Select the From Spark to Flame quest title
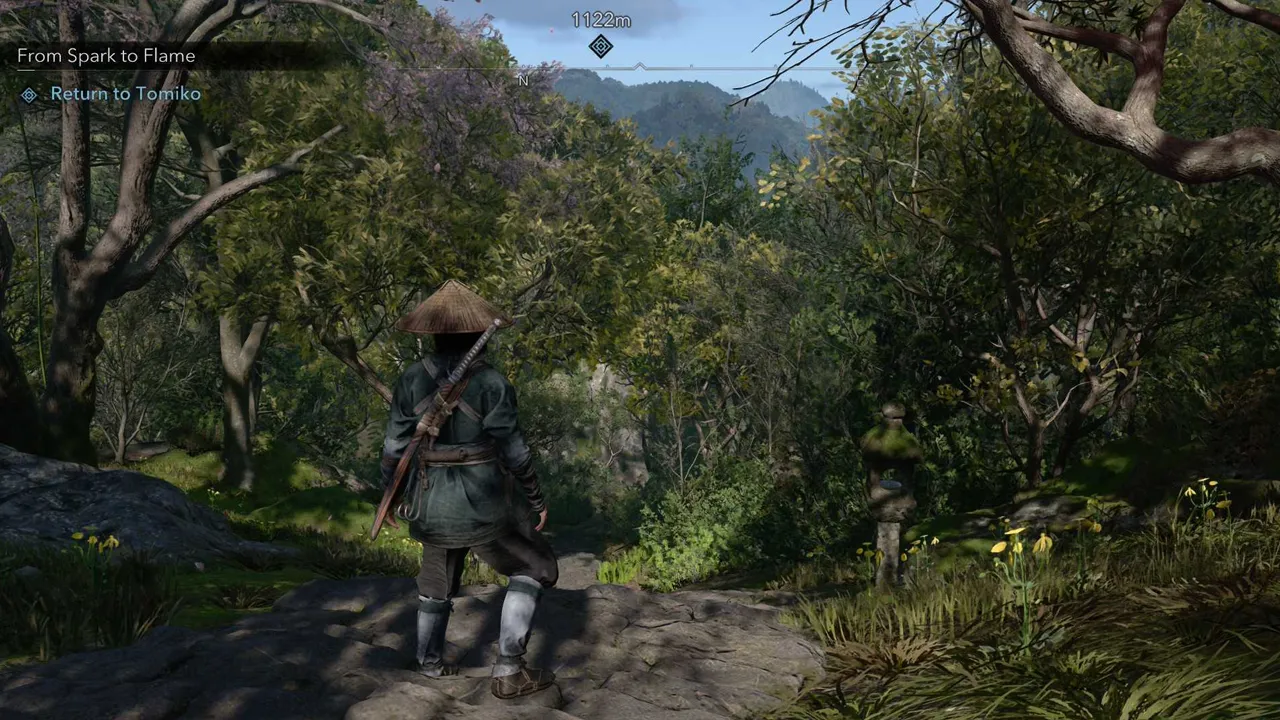The width and height of the screenshot is (1280, 720). [106, 56]
